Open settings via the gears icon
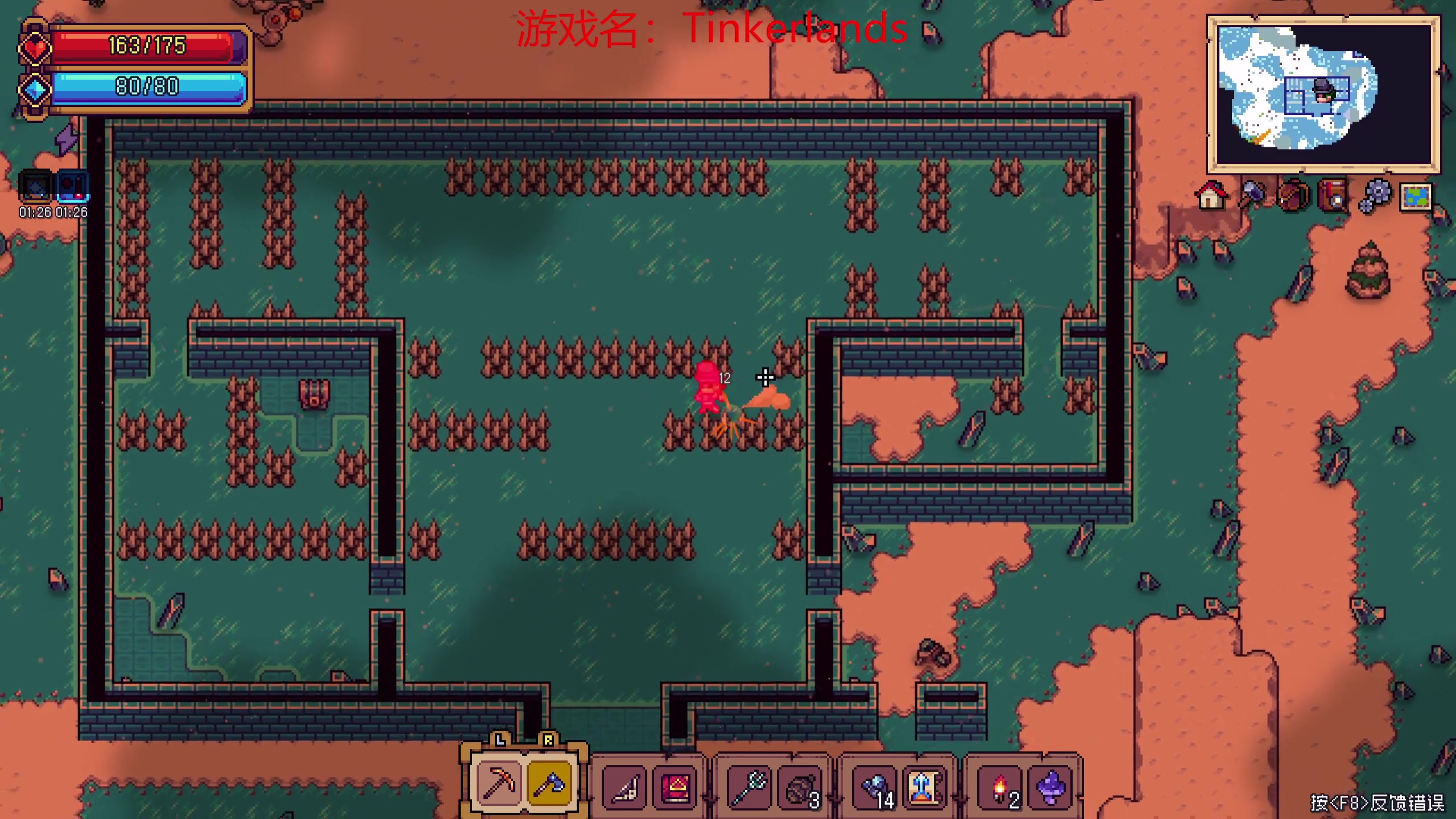The height and width of the screenshot is (819, 1456). tap(1375, 196)
